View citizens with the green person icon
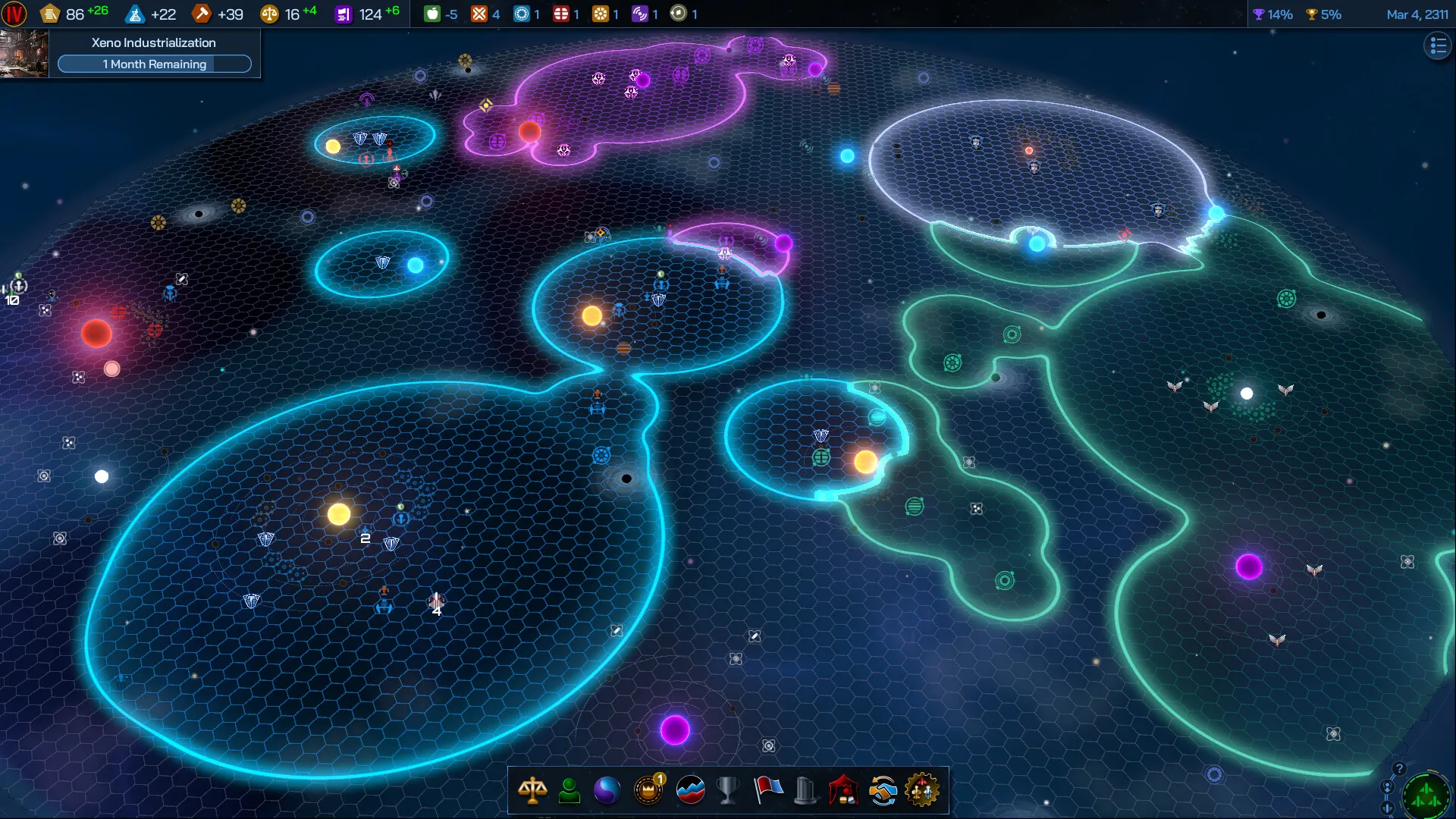The height and width of the screenshot is (819, 1456). (x=570, y=791)
